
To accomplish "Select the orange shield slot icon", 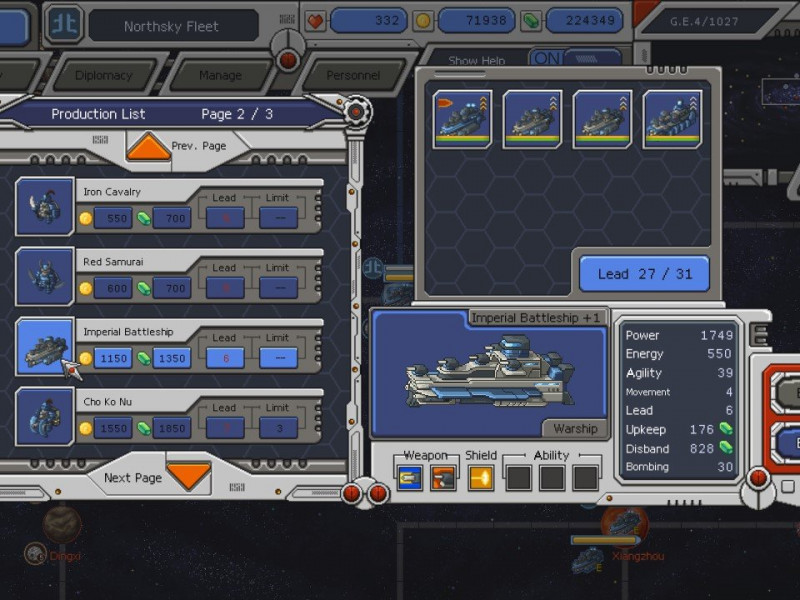I will tap(481, 478).
